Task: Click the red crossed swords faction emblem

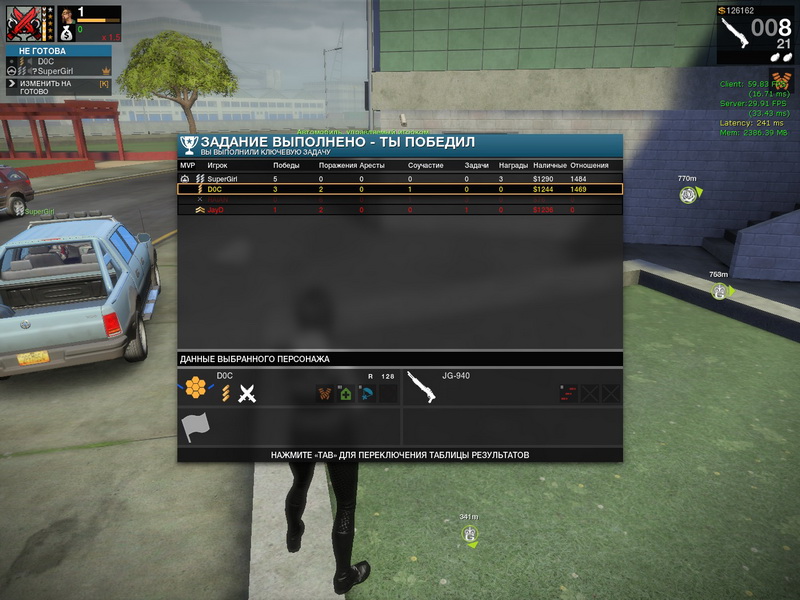Action: coord(25,23)
